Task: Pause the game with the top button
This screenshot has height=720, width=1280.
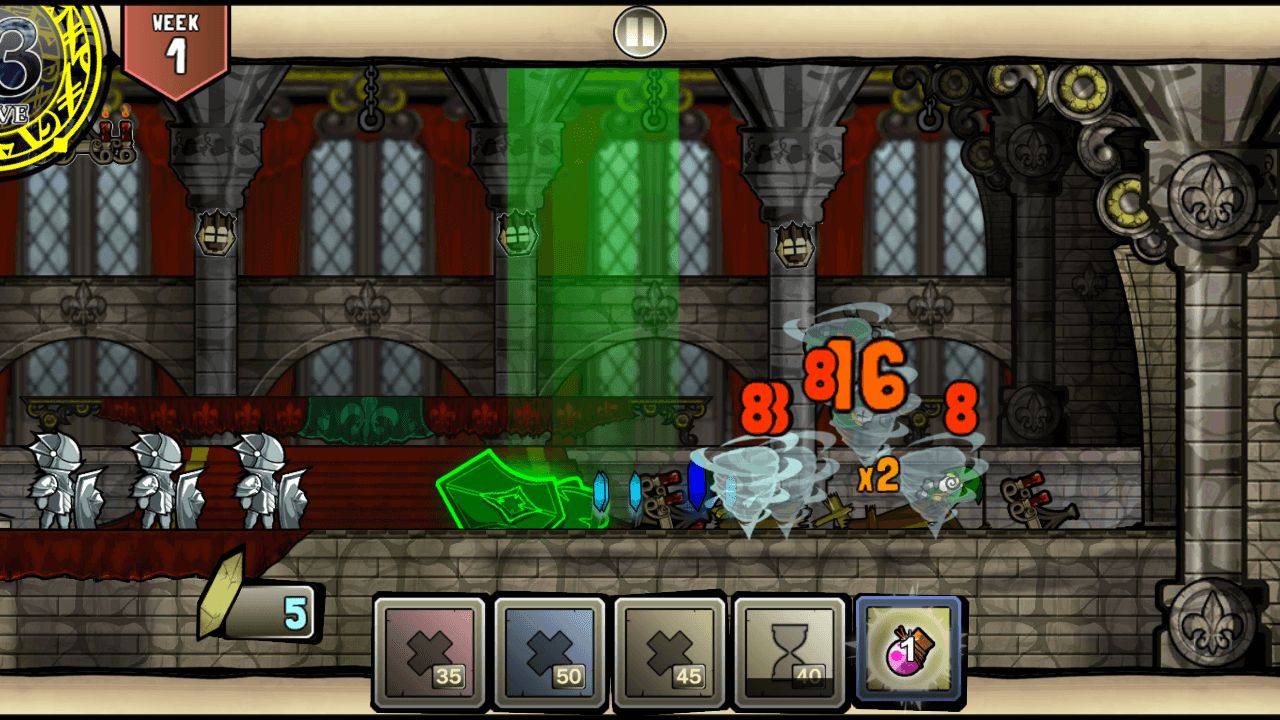Action: [x=639, y=33]
